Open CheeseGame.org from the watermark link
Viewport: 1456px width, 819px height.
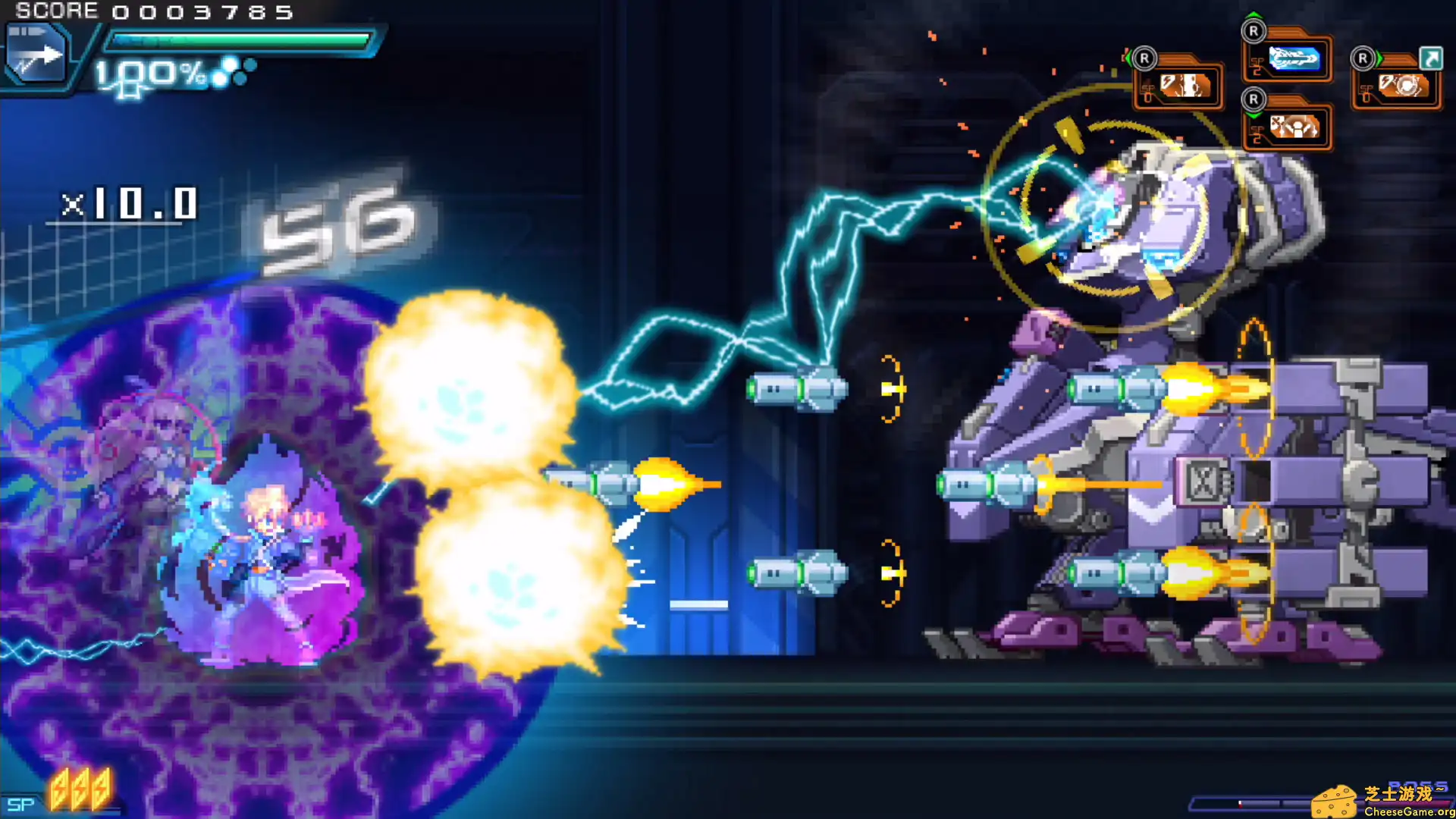click(1408, 812)
